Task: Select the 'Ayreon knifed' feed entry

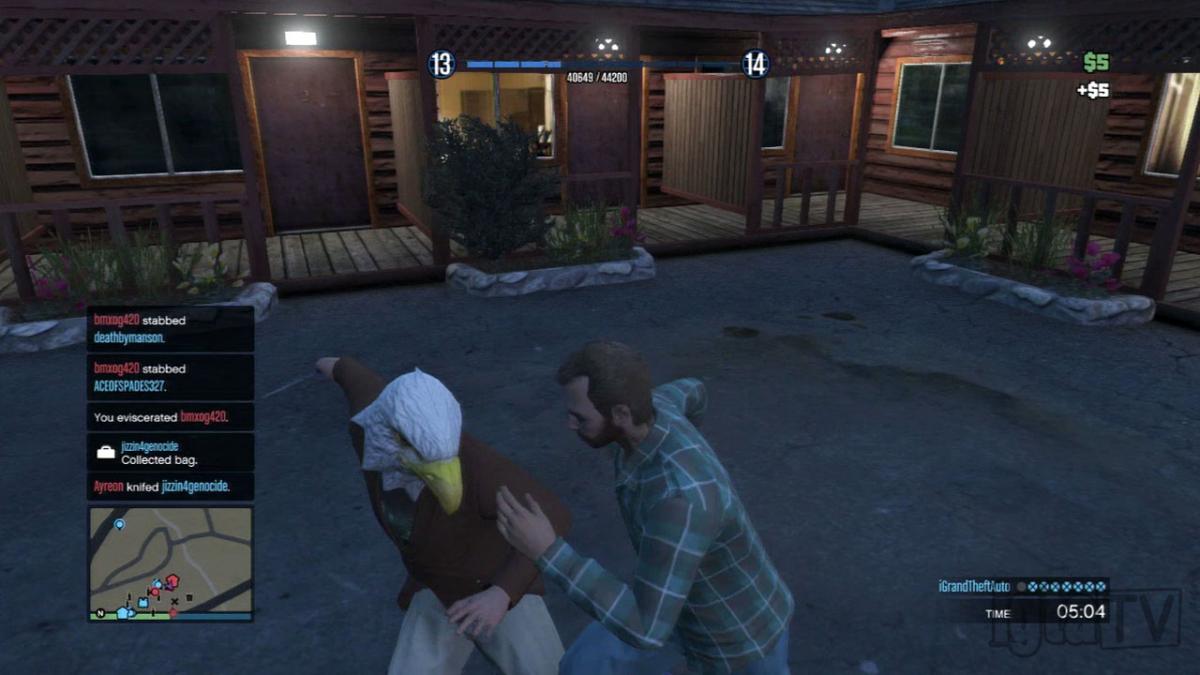Action: pos(170,487)
